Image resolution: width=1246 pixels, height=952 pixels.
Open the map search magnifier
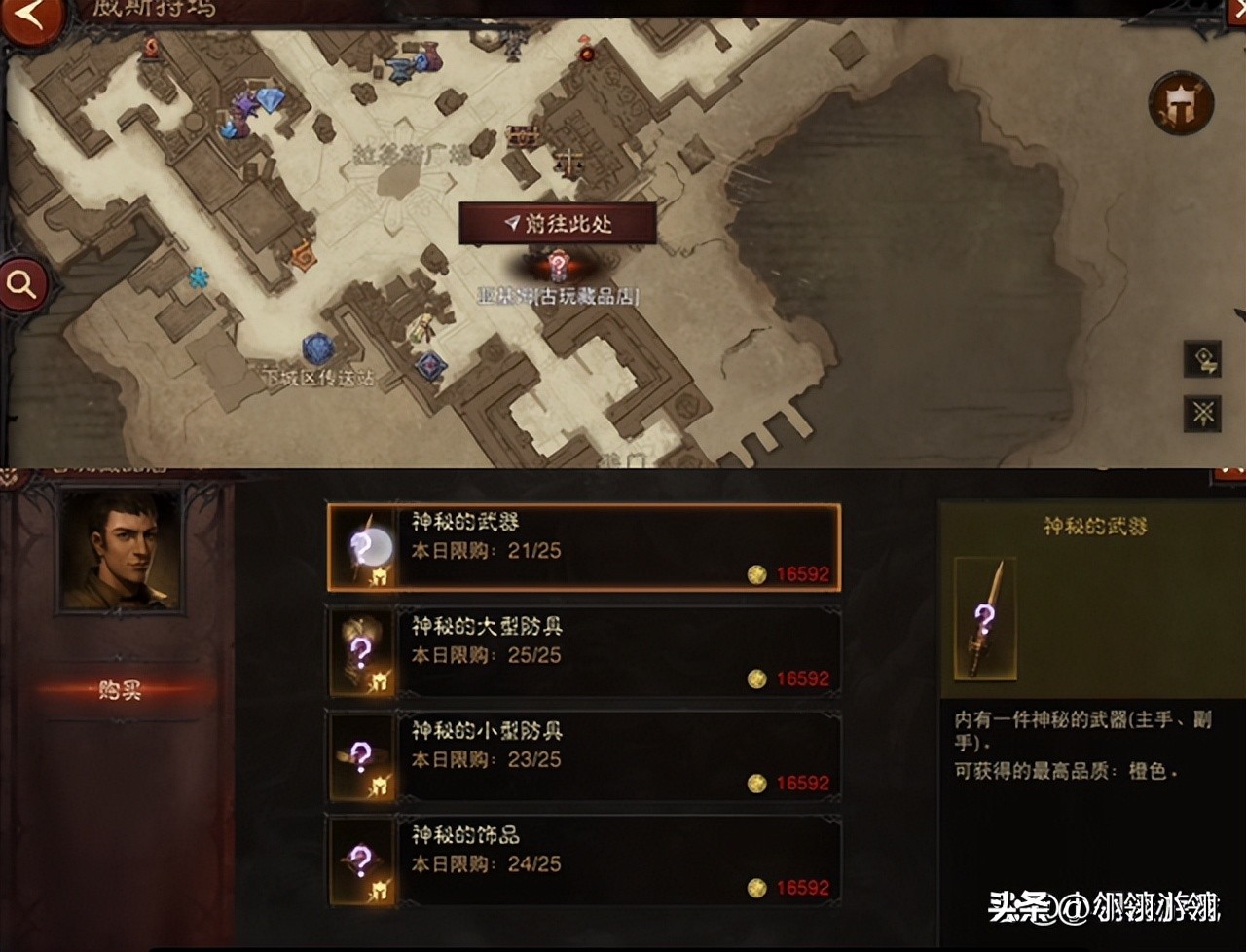(x=21, y=284)
